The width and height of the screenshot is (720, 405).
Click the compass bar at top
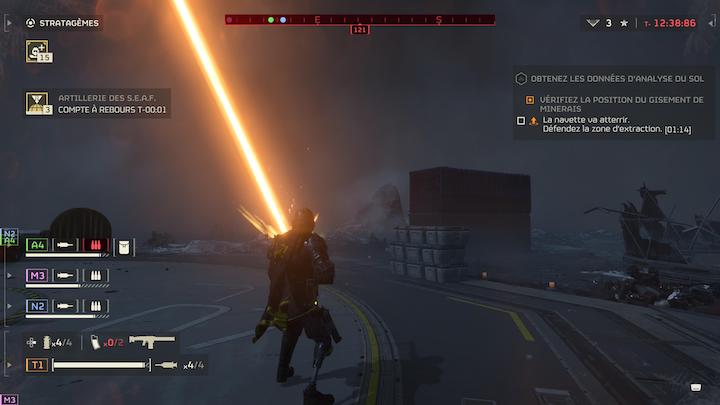(359, 19)
